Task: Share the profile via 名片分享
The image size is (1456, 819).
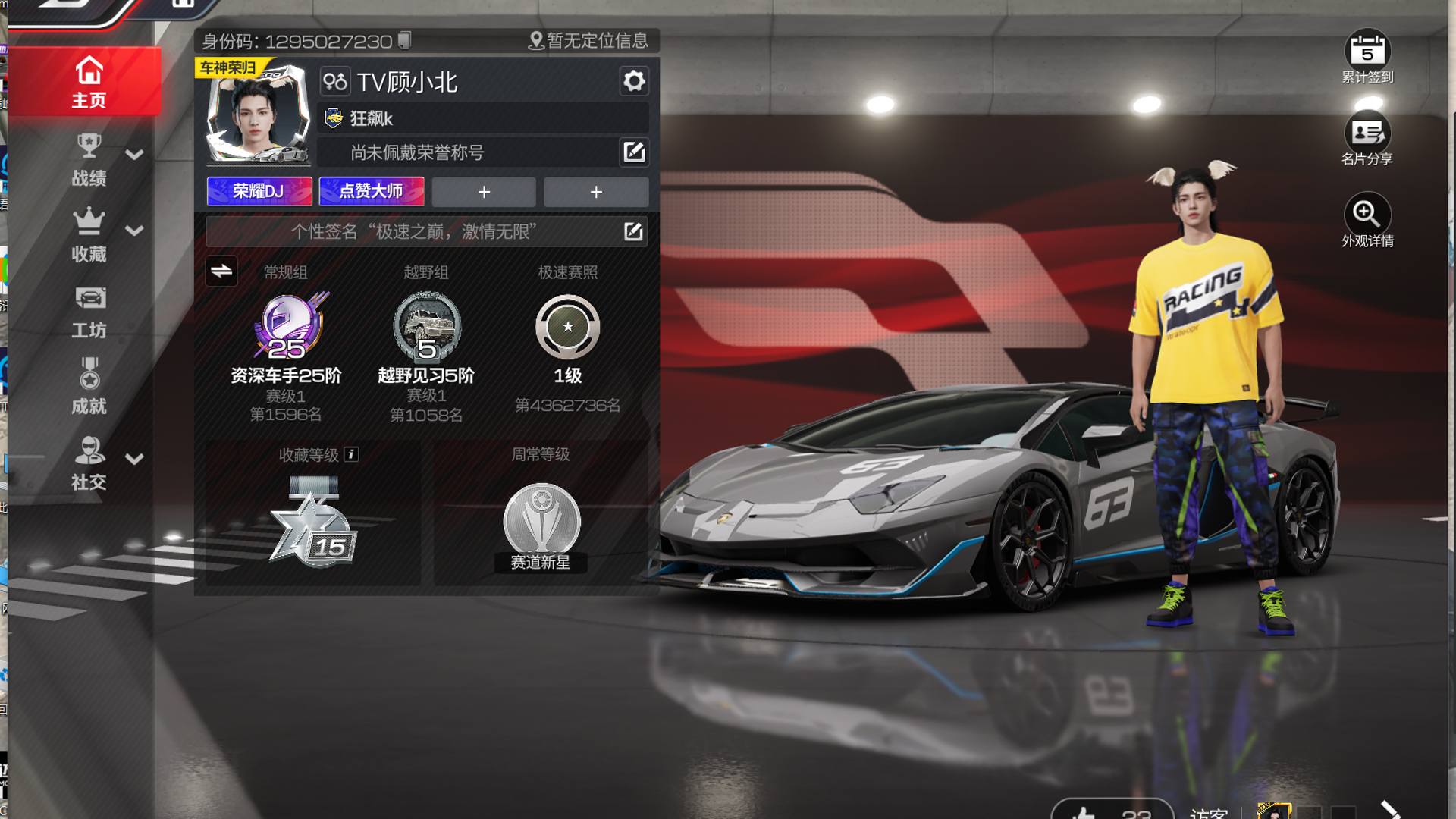Action: 1367,137
